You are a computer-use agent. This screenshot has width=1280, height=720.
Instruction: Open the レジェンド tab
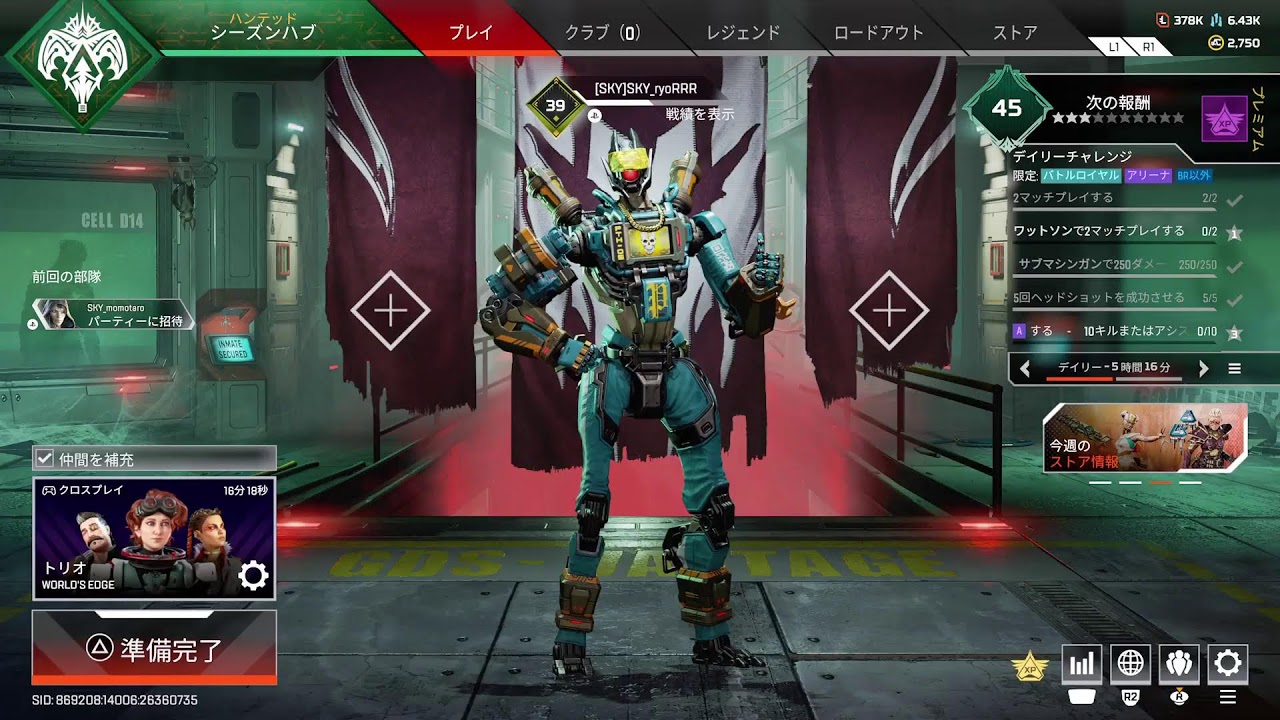(743, 32)
